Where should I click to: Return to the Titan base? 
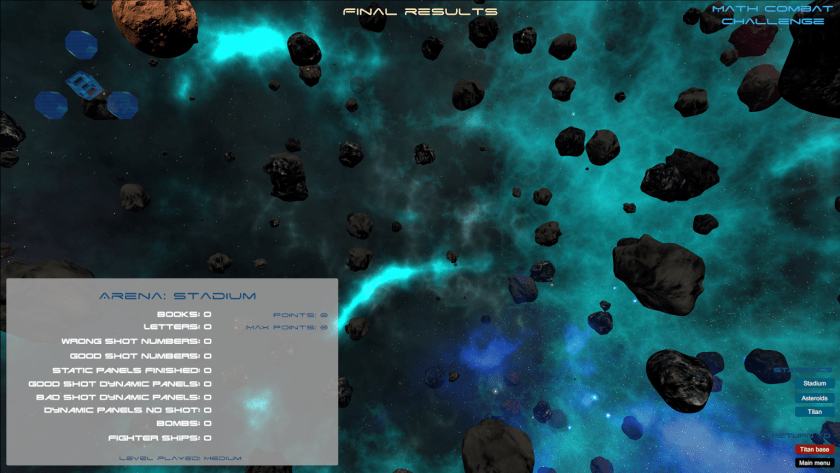pos(814,449)
